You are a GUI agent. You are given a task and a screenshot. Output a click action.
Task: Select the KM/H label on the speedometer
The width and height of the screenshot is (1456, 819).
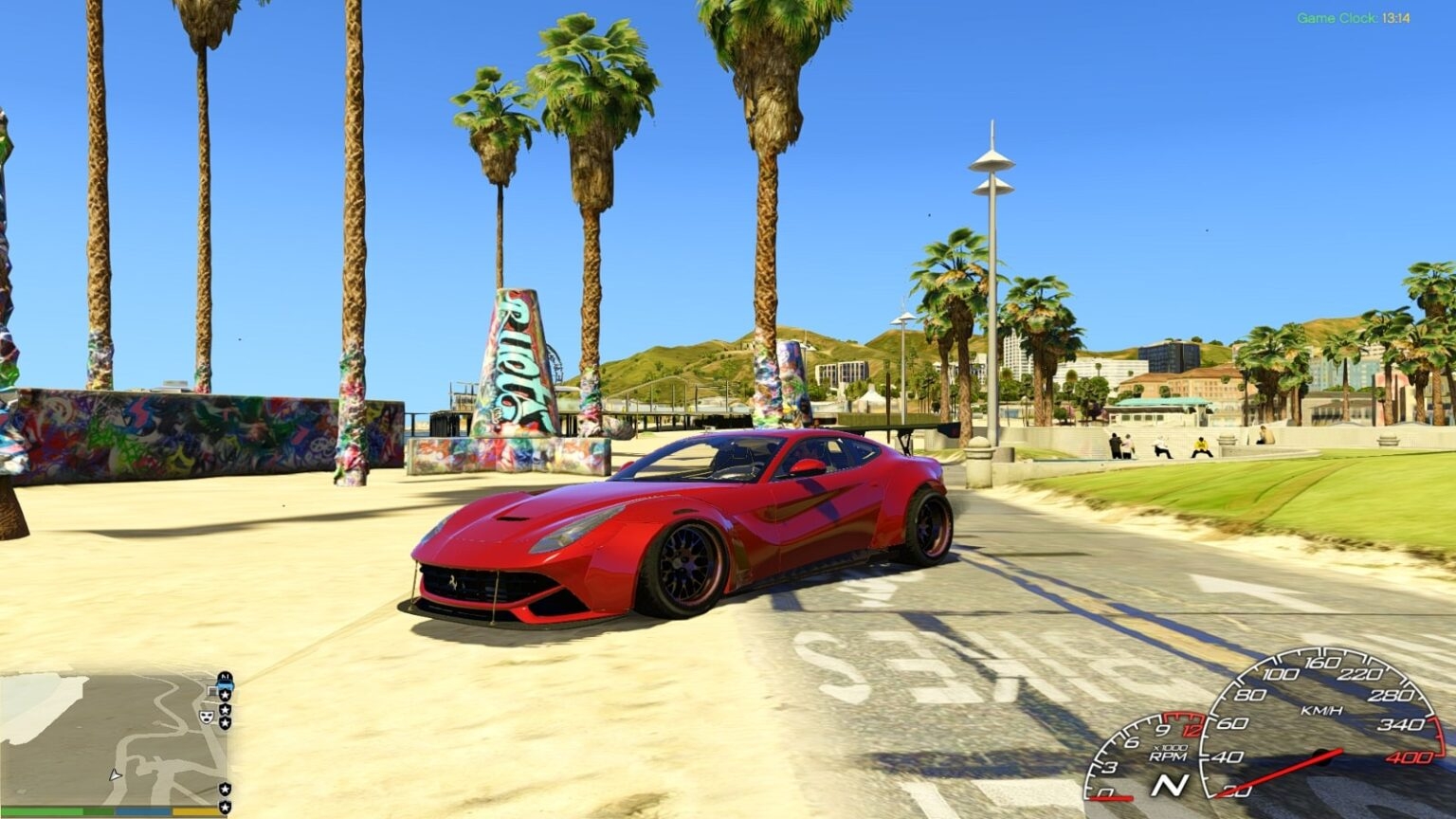click(1322, 710)
